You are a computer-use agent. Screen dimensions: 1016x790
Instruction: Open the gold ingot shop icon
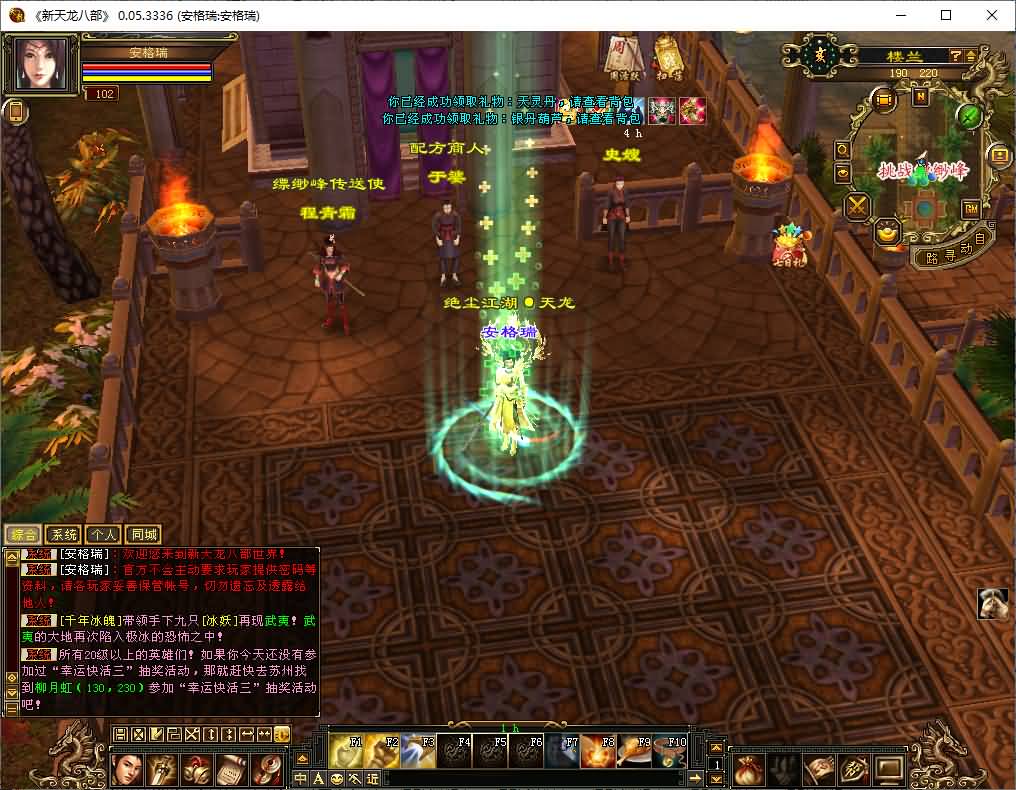887,233
